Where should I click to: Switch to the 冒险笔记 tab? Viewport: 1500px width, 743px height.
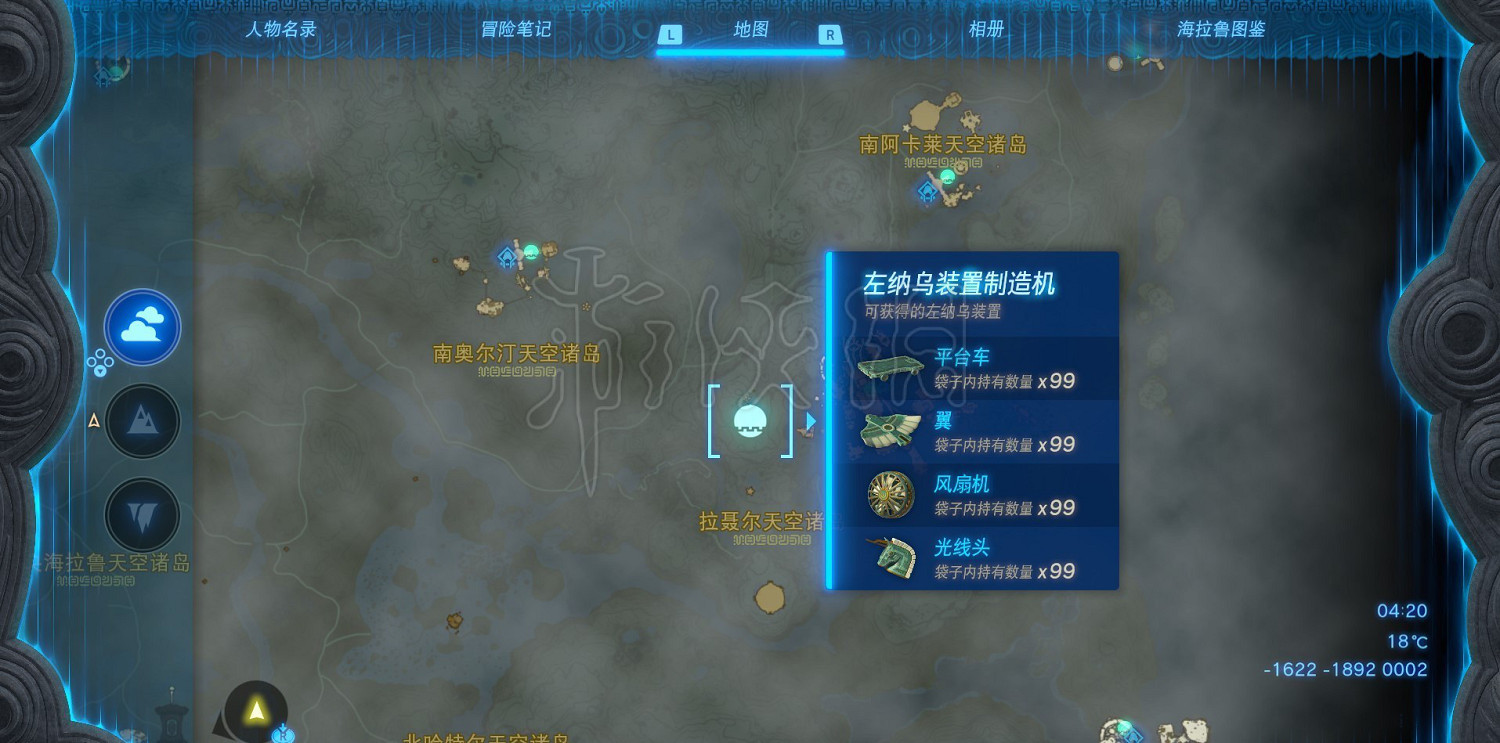pyautogui.click(x=515, y=29)
